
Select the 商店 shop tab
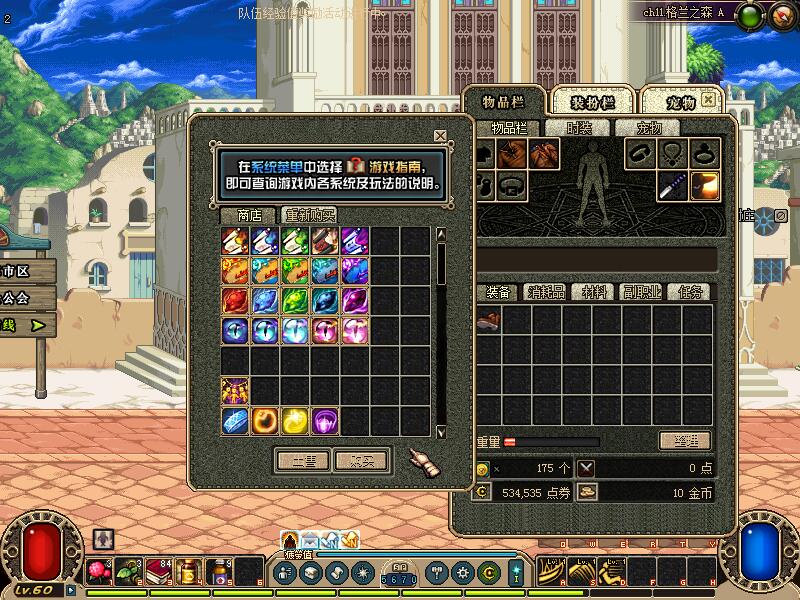249,215
